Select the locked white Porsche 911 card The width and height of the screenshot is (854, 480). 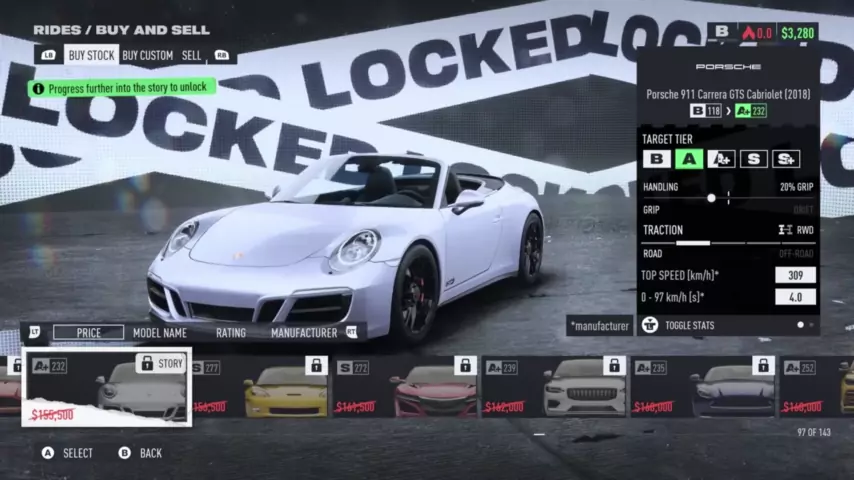pyautogui.click(x=107, y=386)
